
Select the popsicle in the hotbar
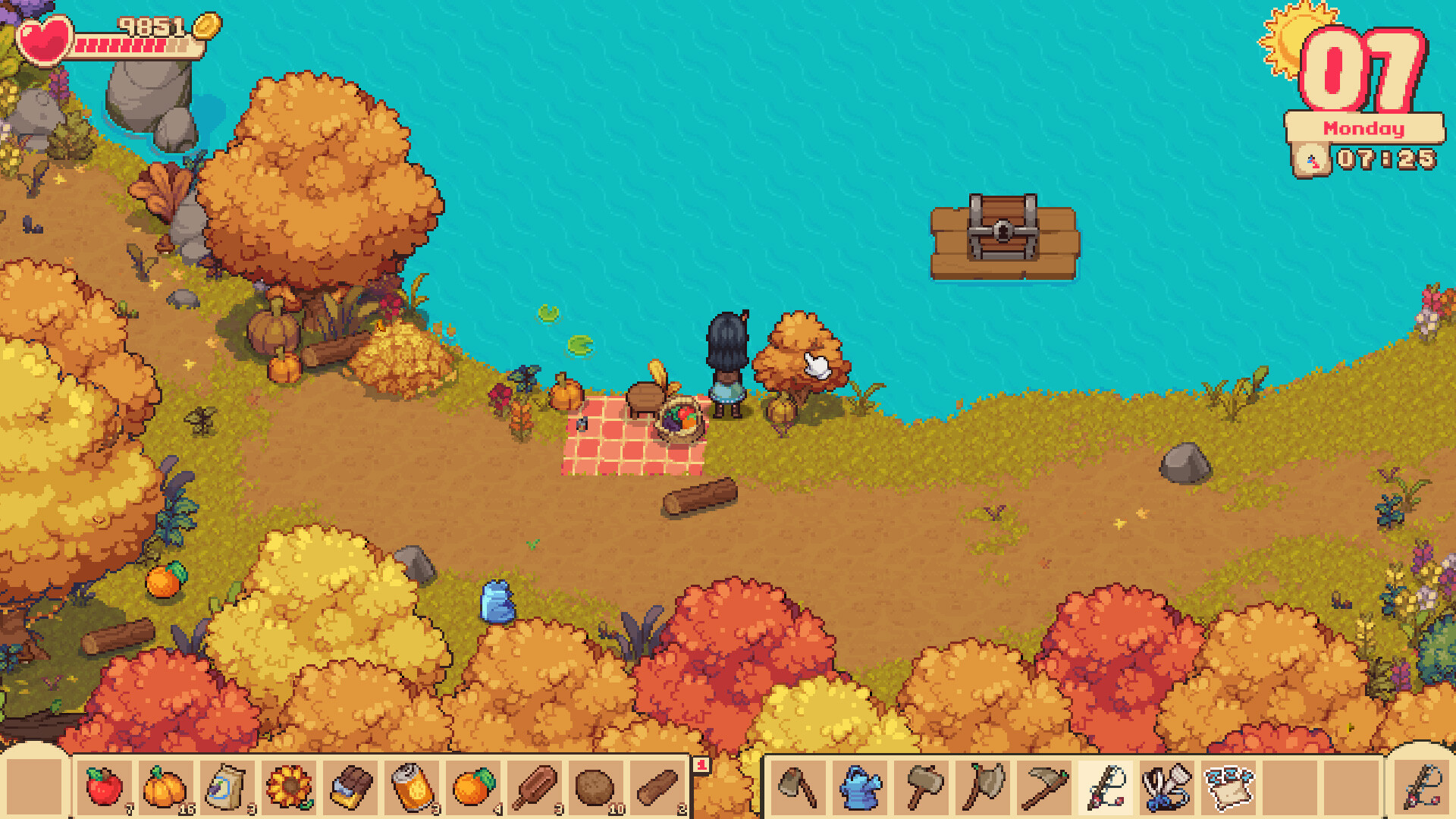tap(535, 789)
